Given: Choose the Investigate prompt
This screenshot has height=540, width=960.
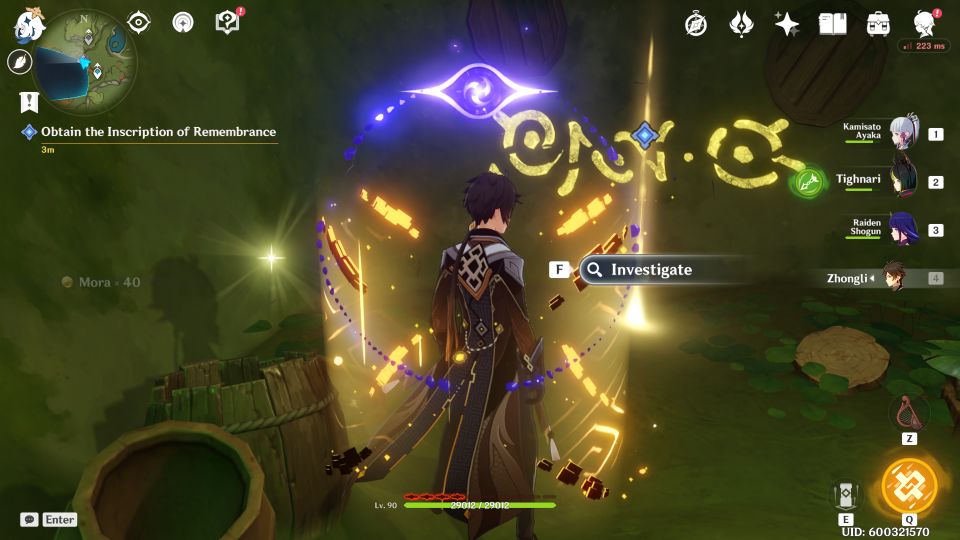Looking at the screenshot, I should pos(650,270).
